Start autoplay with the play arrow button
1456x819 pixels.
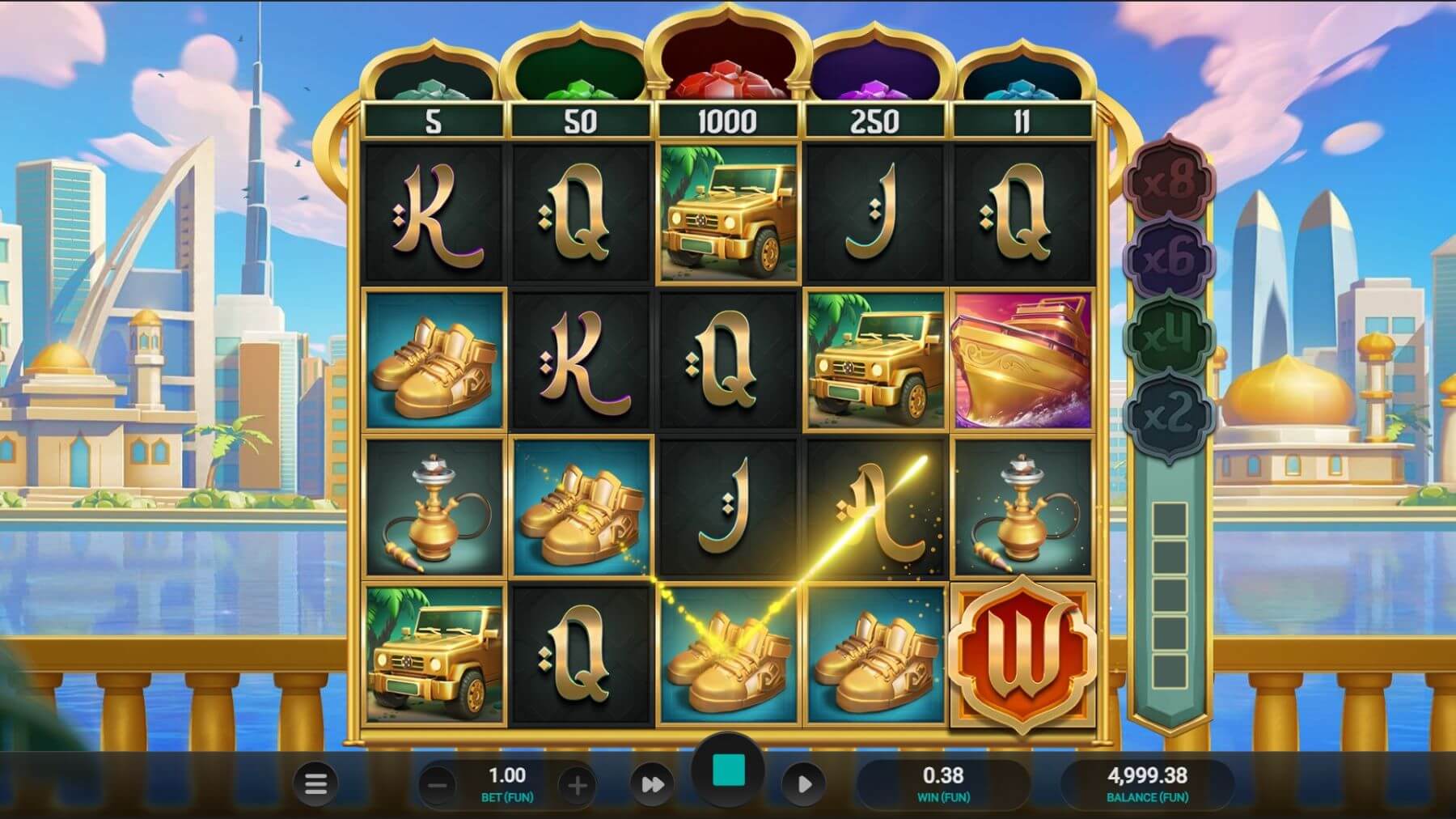[803, 784]
